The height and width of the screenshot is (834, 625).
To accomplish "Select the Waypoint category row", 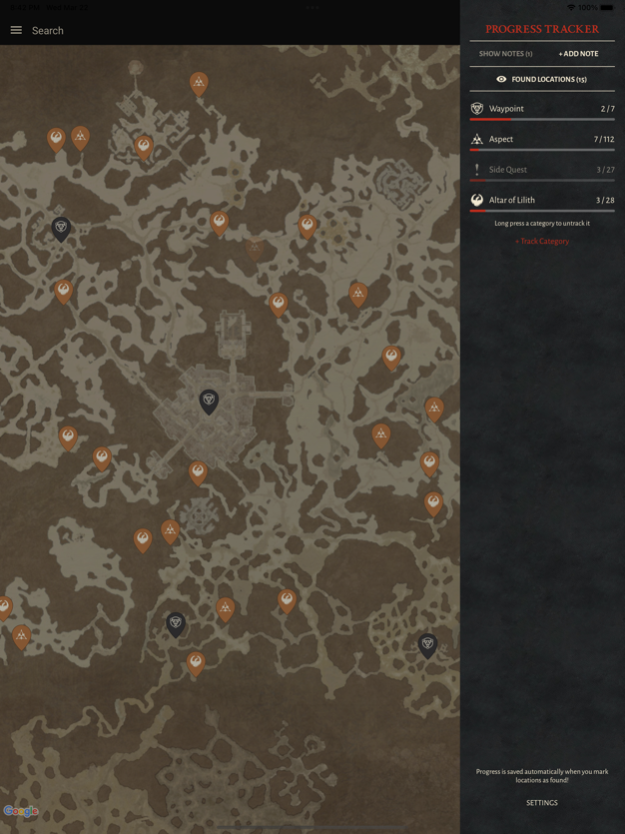I will (542, 109).
